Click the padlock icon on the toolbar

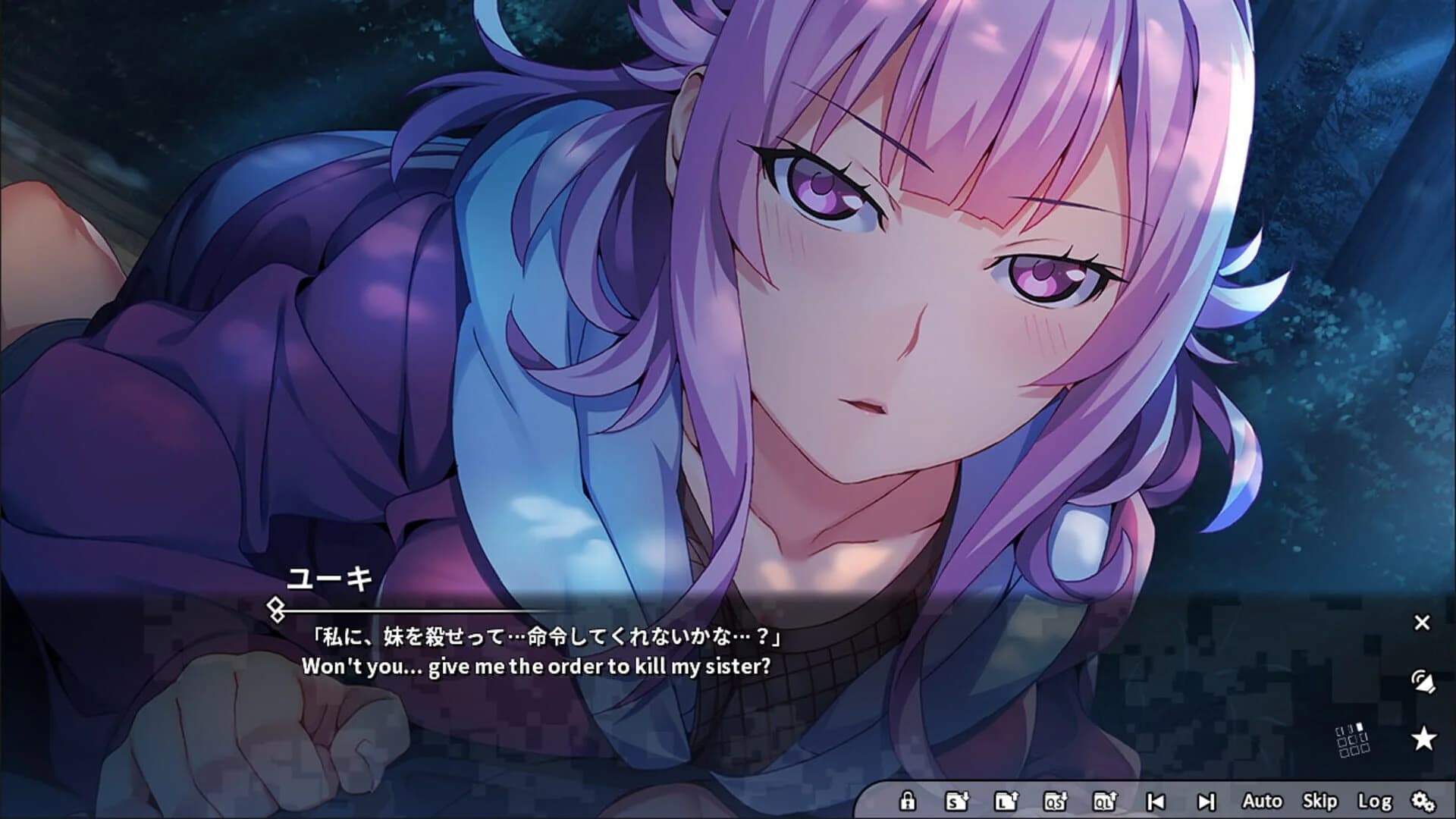click(908, 800)
